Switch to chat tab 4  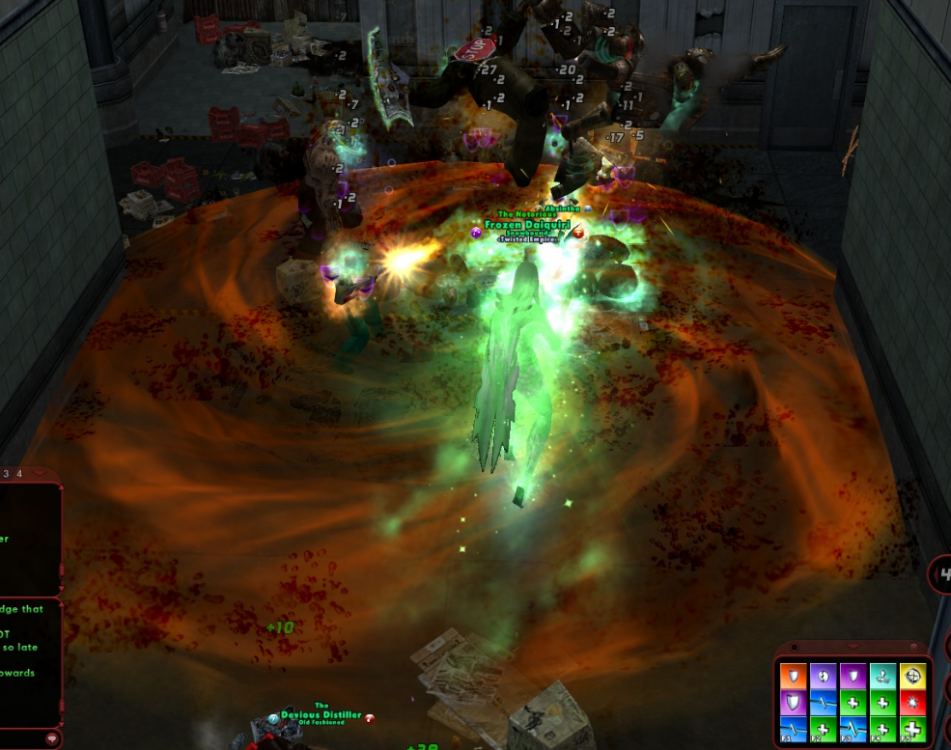point(18,472)
